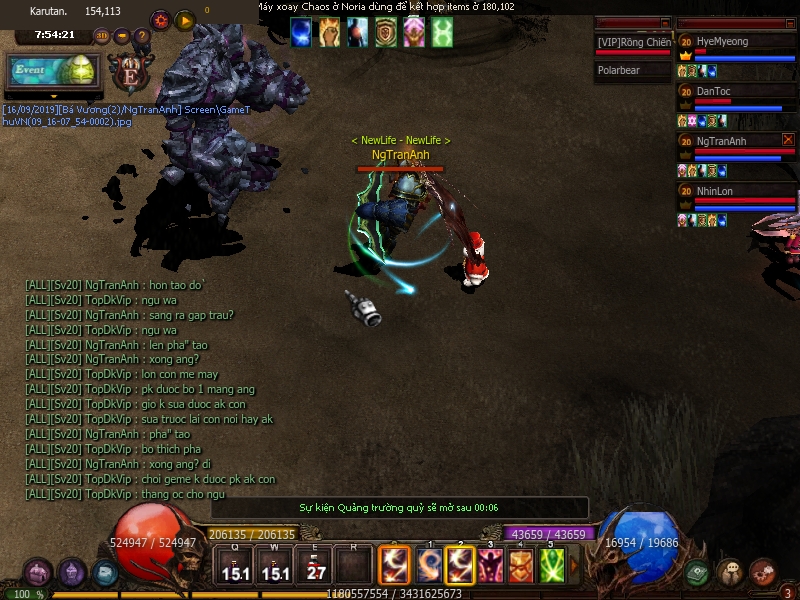
Task: Activate the green rune skill in hotbar
Action: [552, 565]
